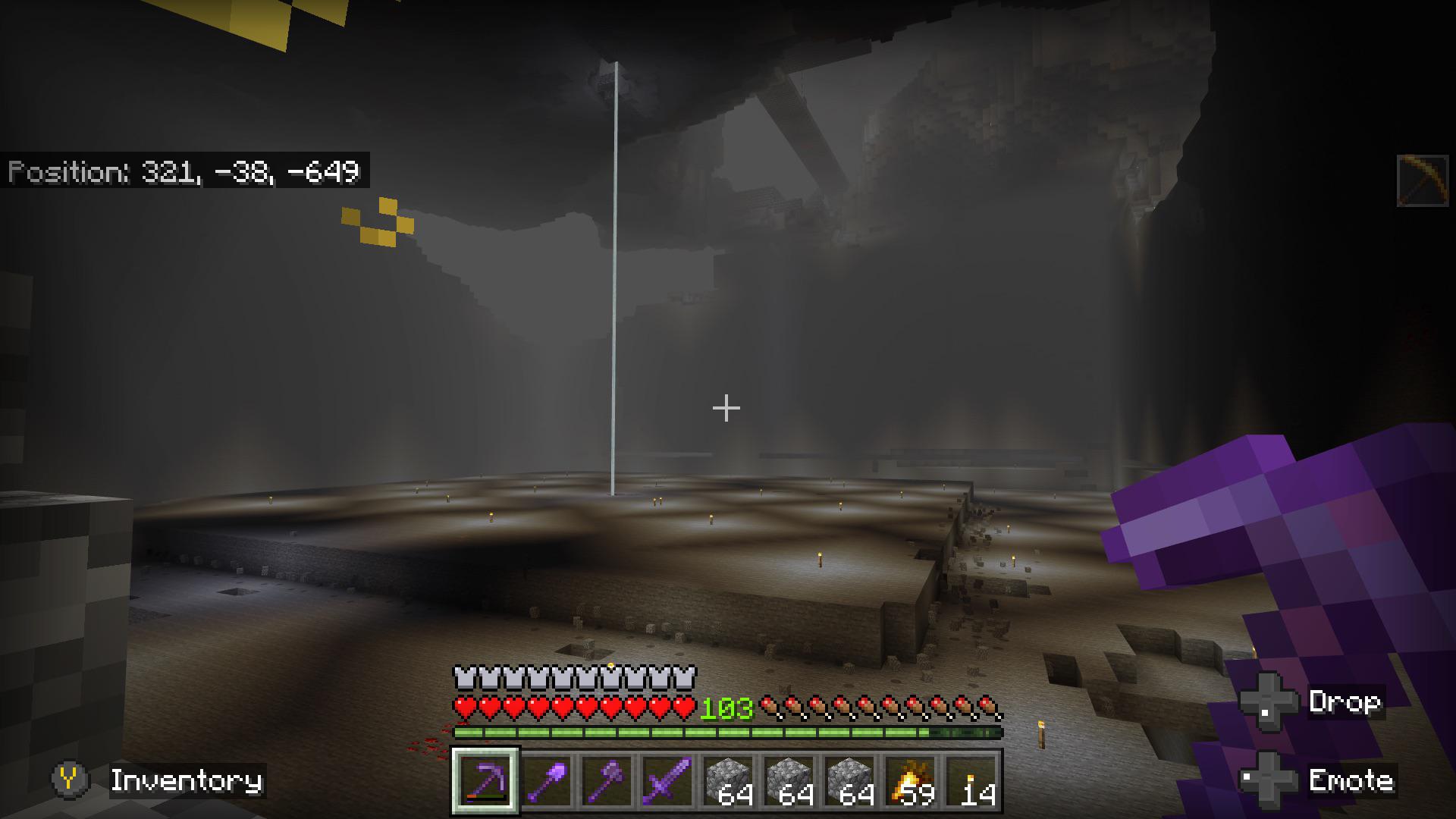Click the Drop text label
This screenshot has width=1456, height=819.
point(1346,701)
